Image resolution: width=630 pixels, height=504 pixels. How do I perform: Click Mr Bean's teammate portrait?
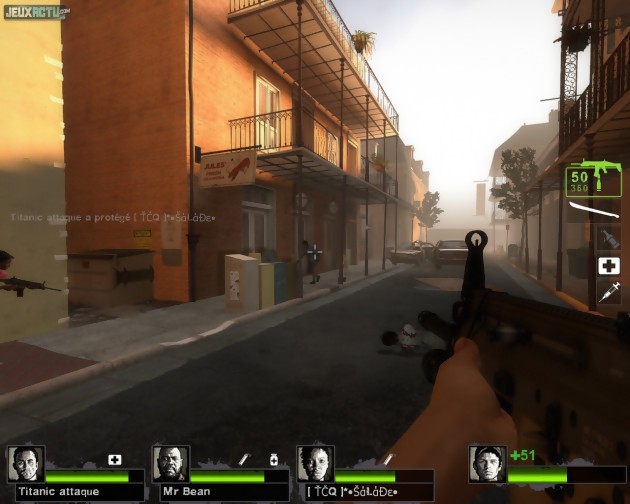[171, 465]
